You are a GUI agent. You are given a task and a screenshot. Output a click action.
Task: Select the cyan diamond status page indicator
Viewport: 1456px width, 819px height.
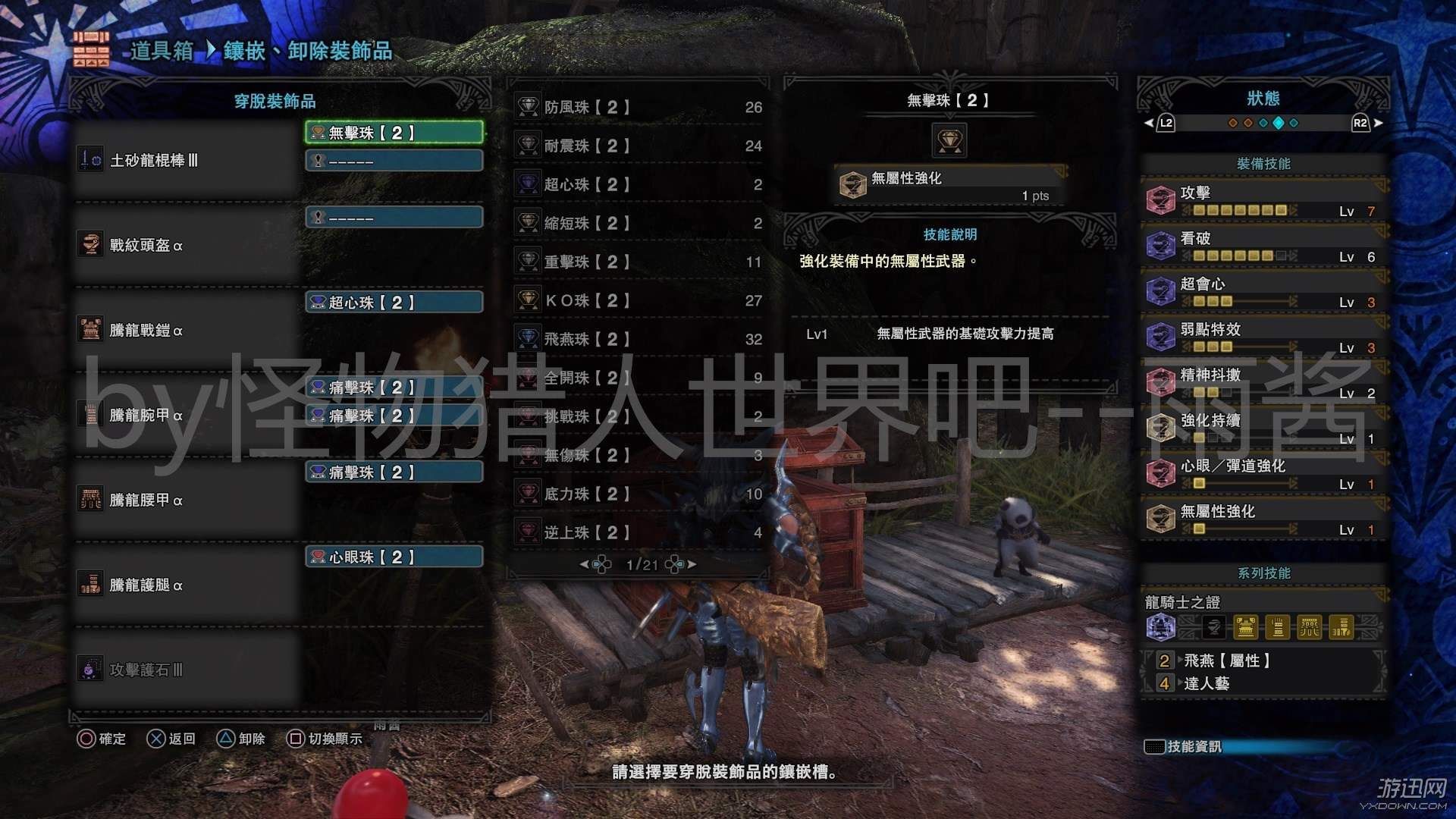pos(1280,122)
